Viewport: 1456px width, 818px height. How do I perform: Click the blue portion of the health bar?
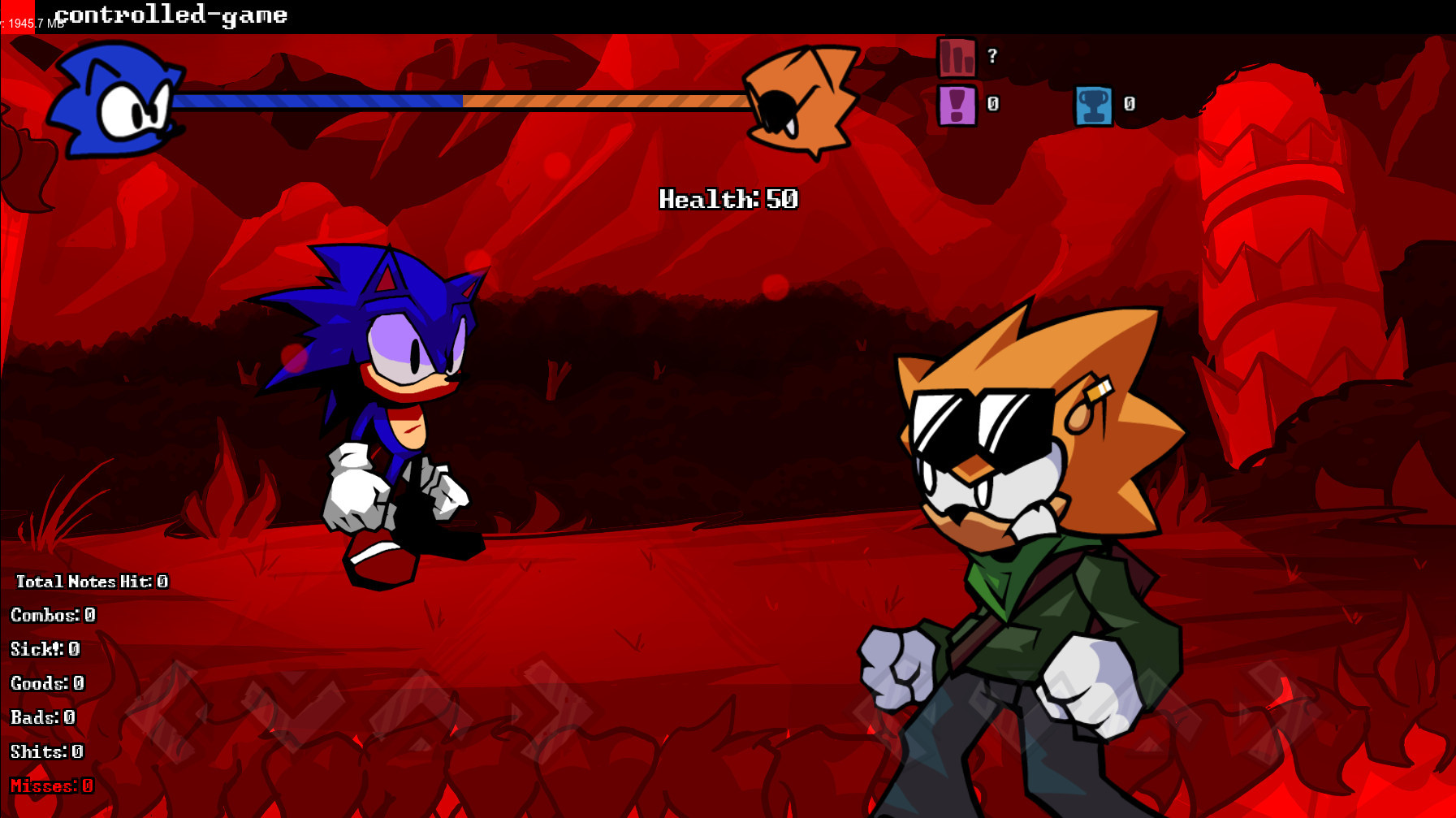(x=317, y=101)
